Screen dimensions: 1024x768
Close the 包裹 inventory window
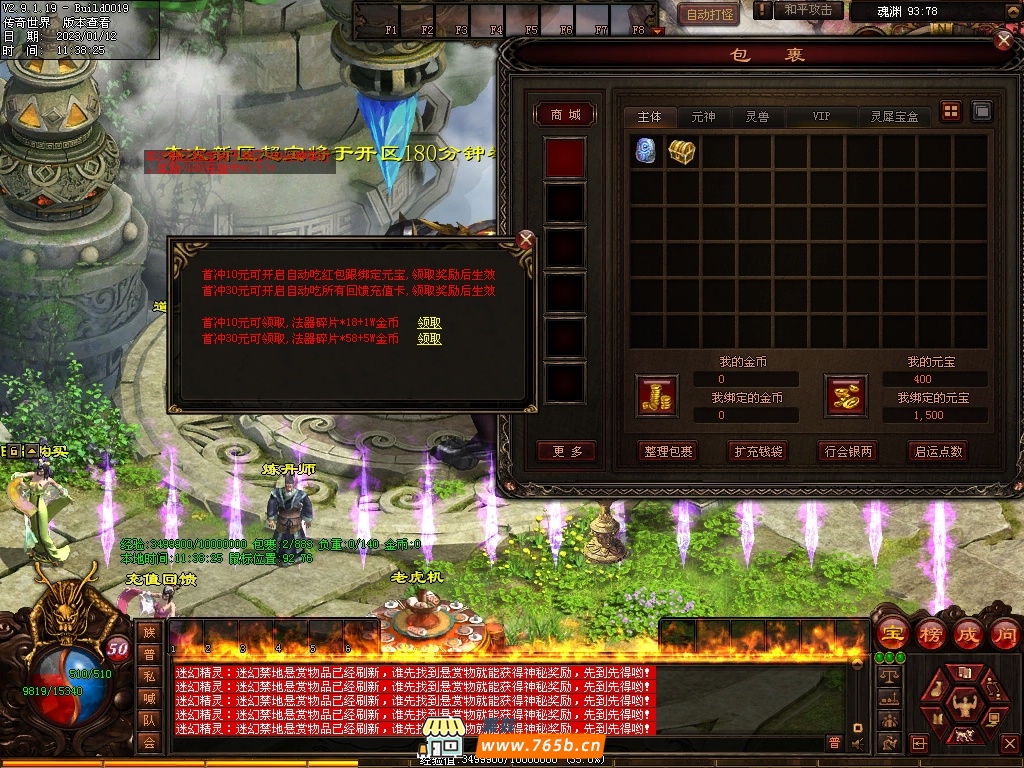1004,40
